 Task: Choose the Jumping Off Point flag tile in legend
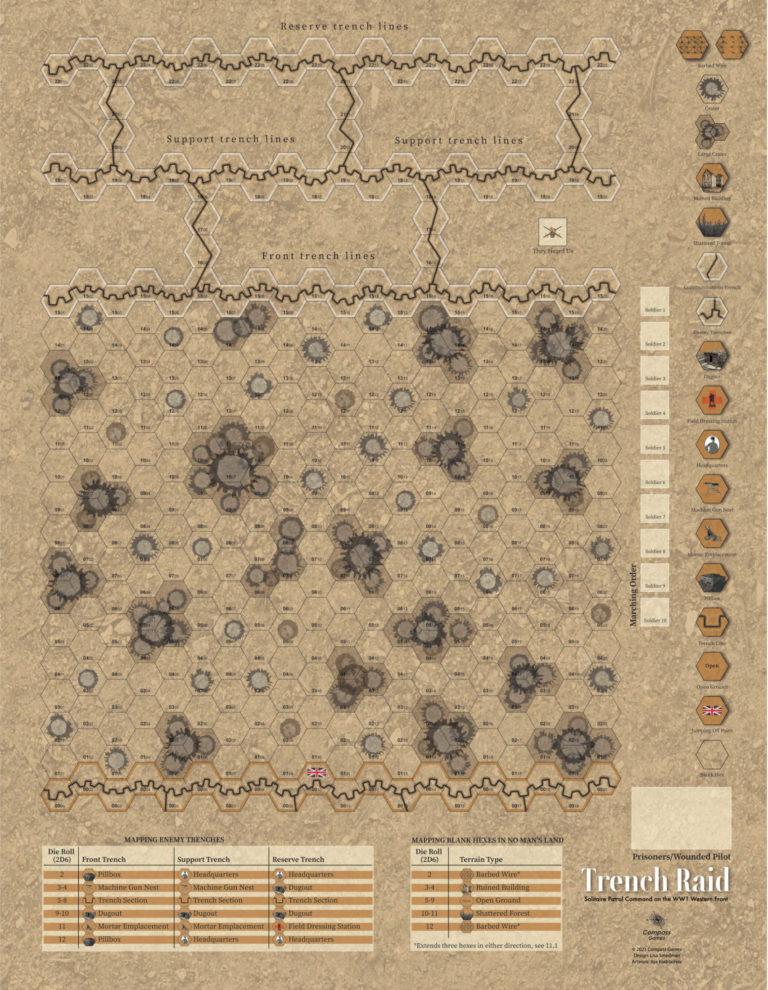pos(713,710)
